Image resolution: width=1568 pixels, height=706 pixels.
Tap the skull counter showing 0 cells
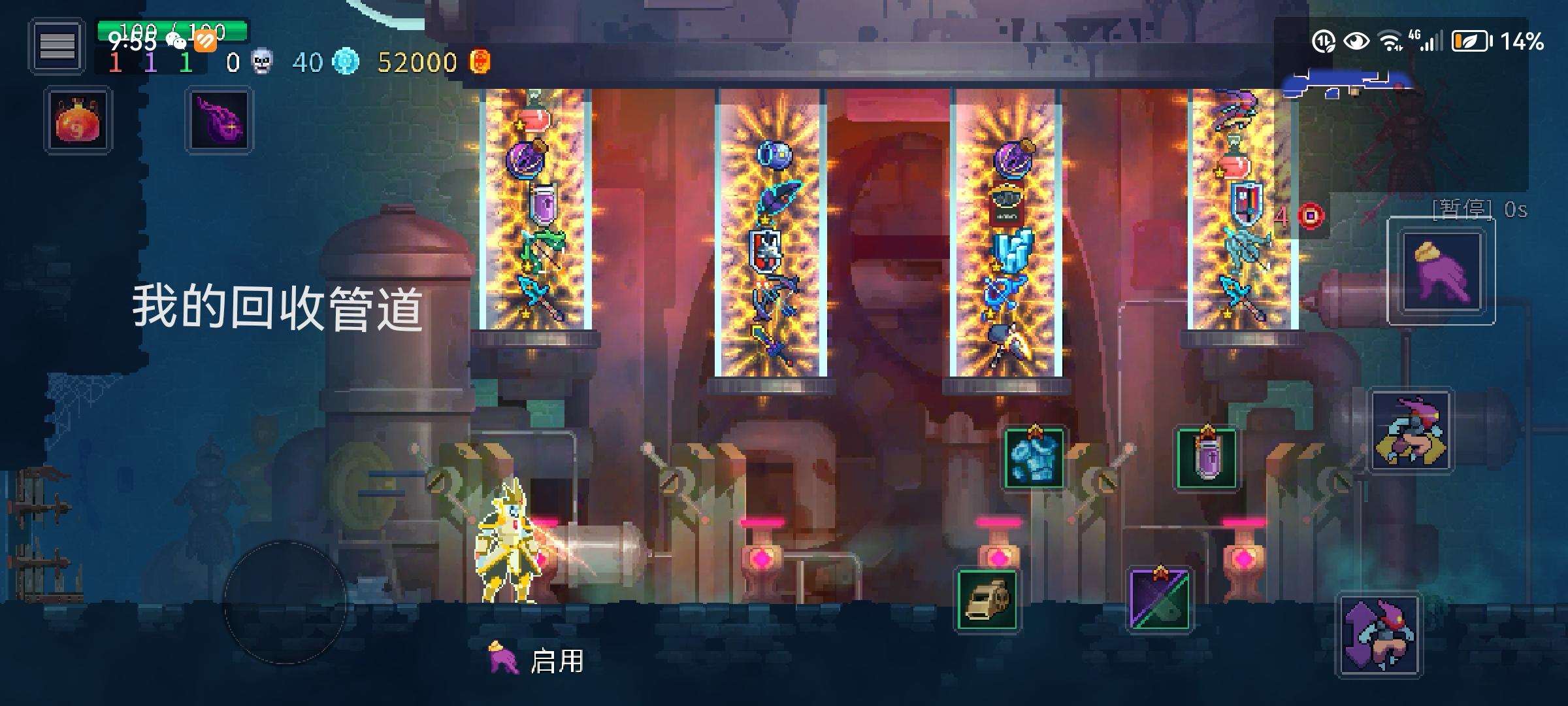click(x=261, y=62)
